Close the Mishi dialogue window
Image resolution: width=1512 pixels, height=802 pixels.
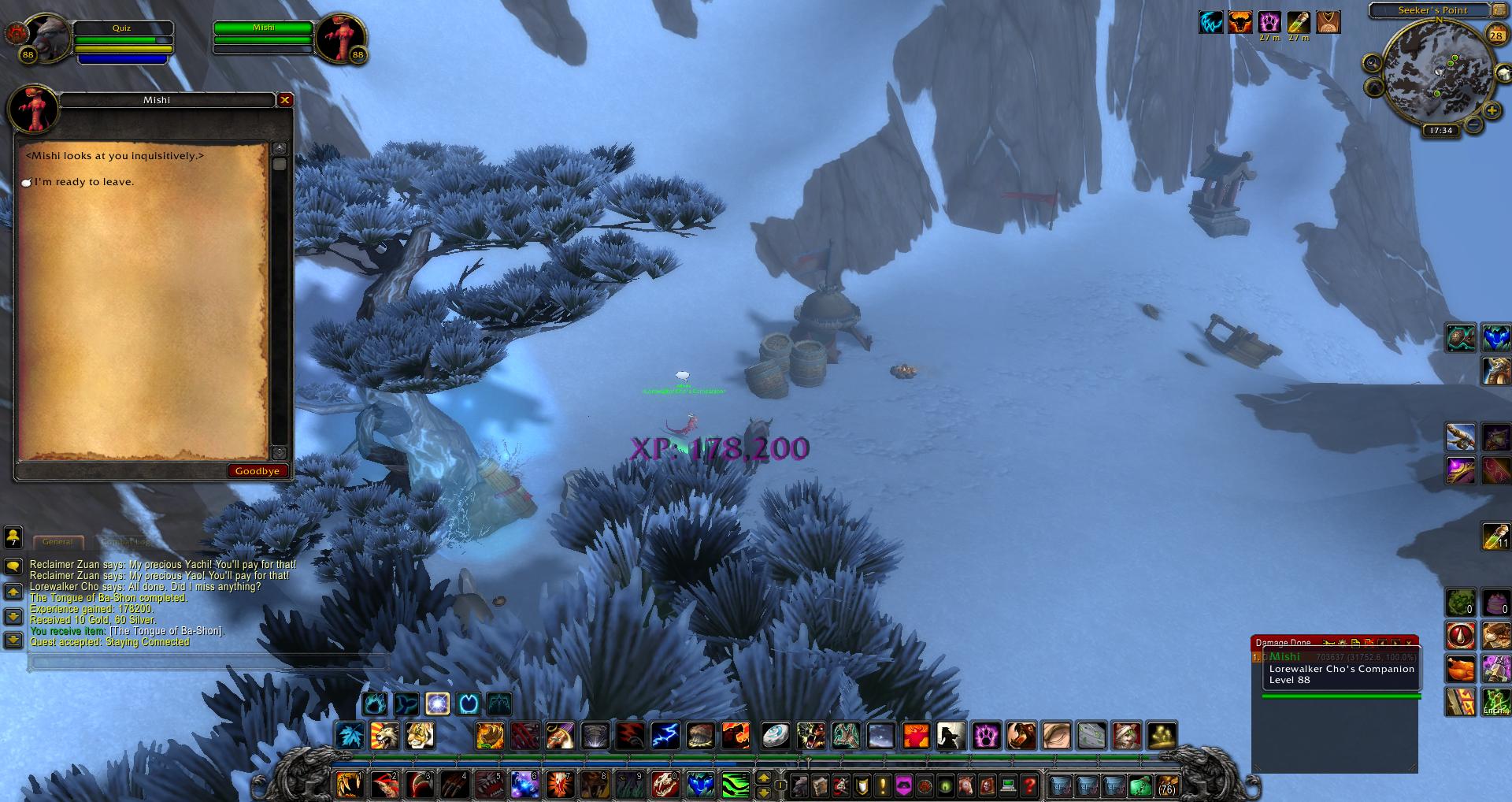pos(285,100)
